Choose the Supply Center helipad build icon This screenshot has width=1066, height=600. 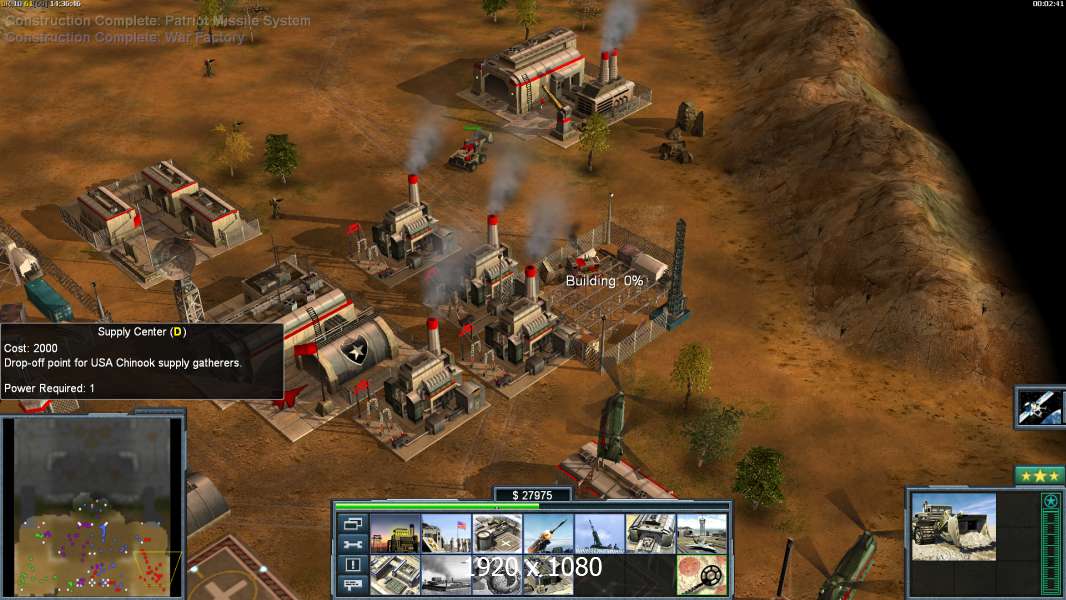(497, 534)
